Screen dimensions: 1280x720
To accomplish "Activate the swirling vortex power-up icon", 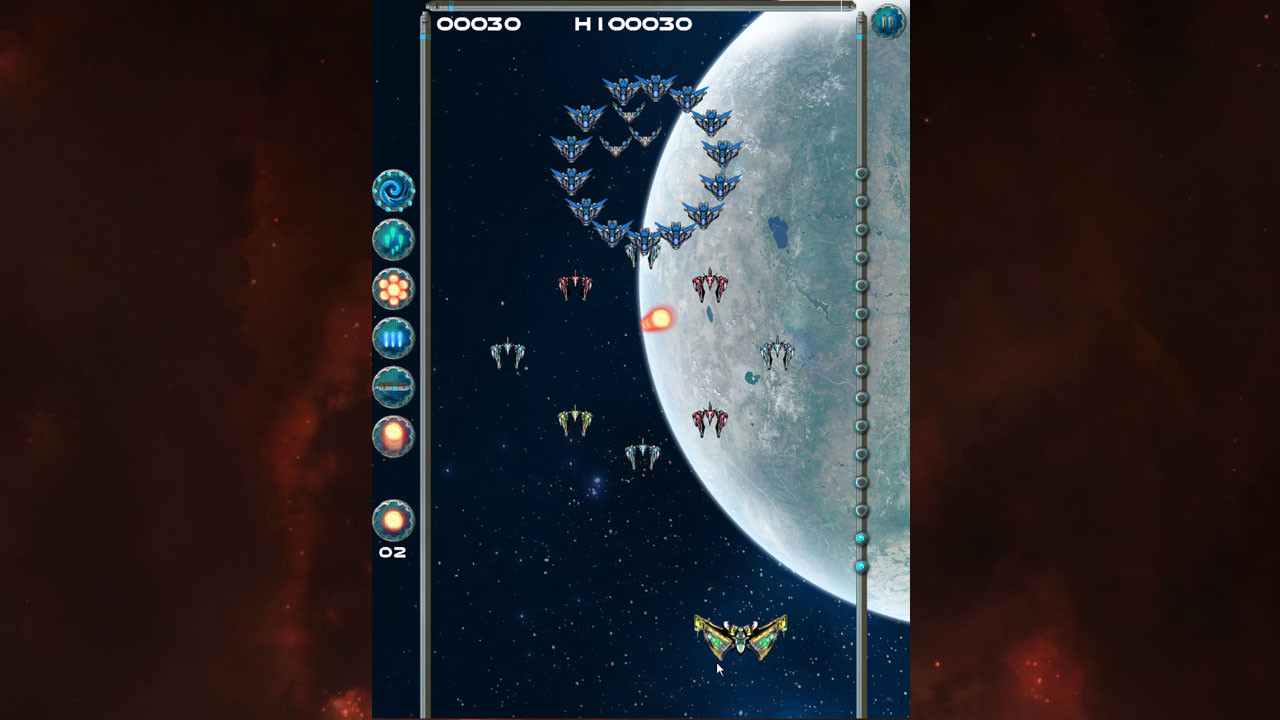I will [x=393, y=189].
